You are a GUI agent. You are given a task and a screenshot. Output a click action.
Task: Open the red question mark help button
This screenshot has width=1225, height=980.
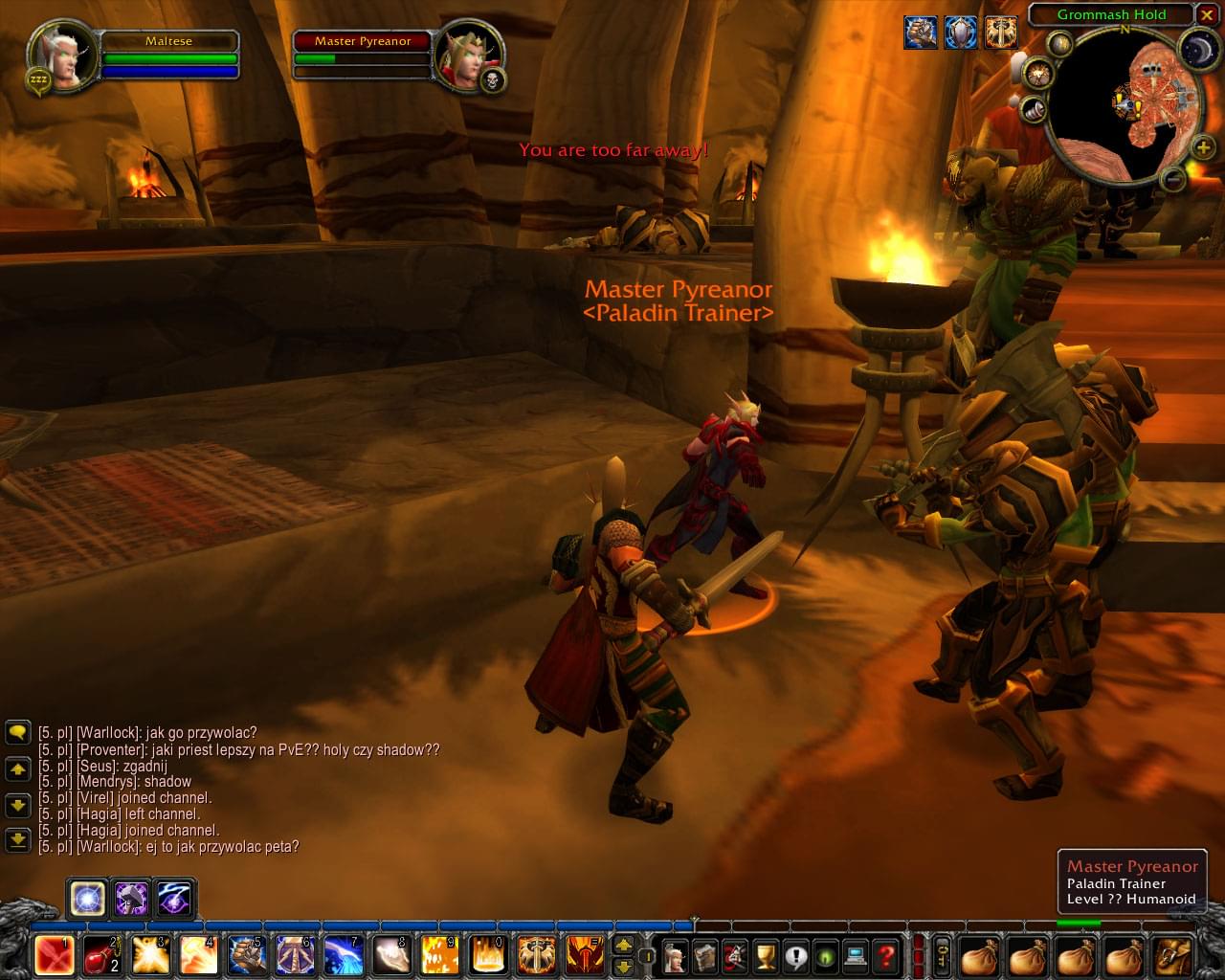(x=886, y=955)
